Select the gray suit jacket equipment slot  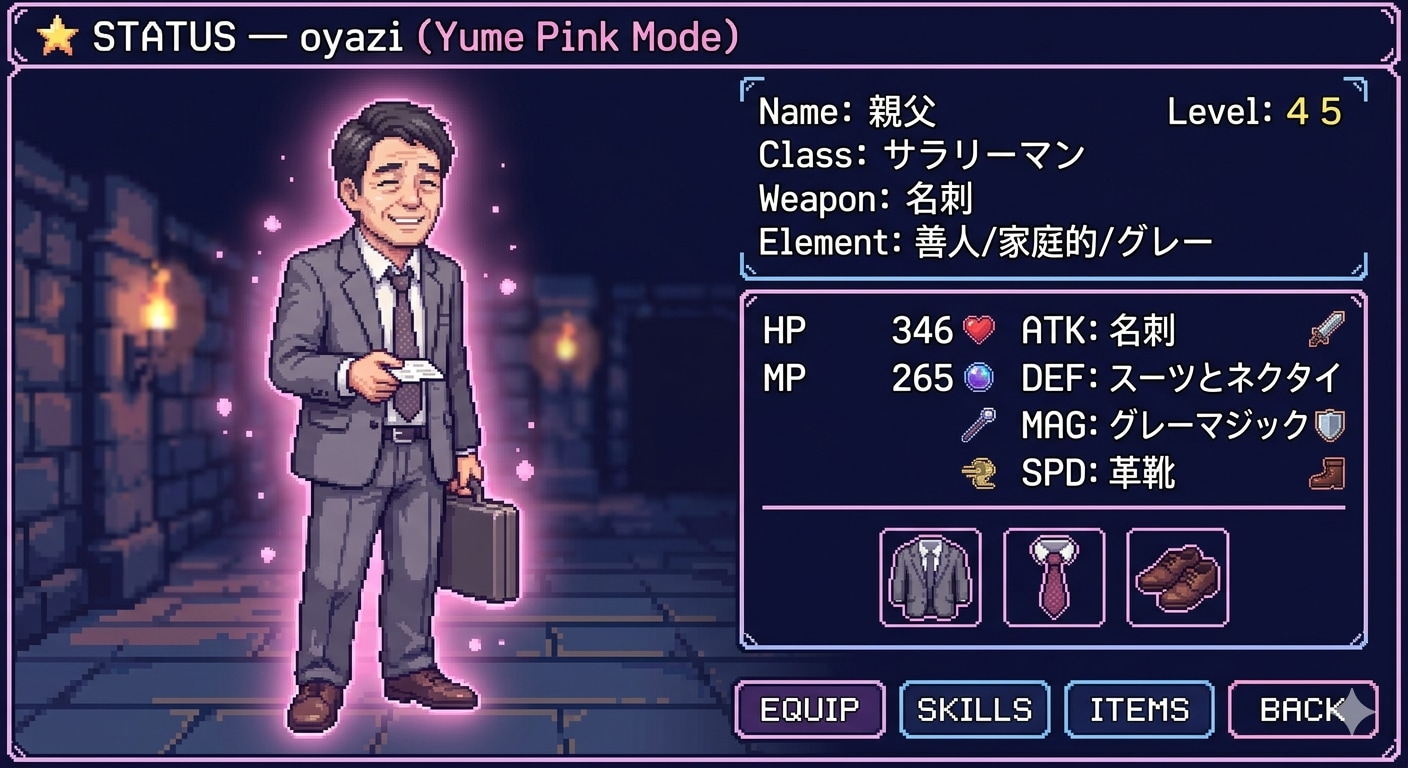[x=930, y=578]
